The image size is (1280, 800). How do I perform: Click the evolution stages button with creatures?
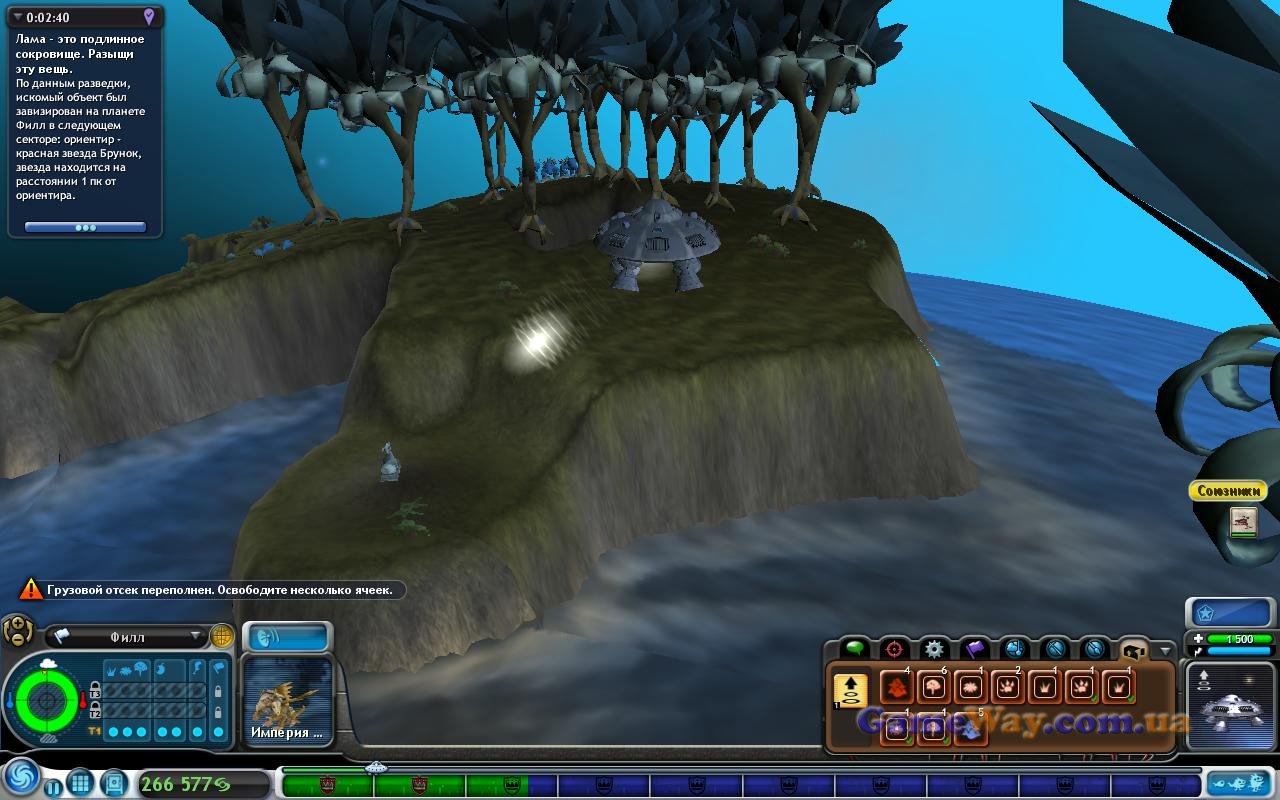[x=1238, y=783]
